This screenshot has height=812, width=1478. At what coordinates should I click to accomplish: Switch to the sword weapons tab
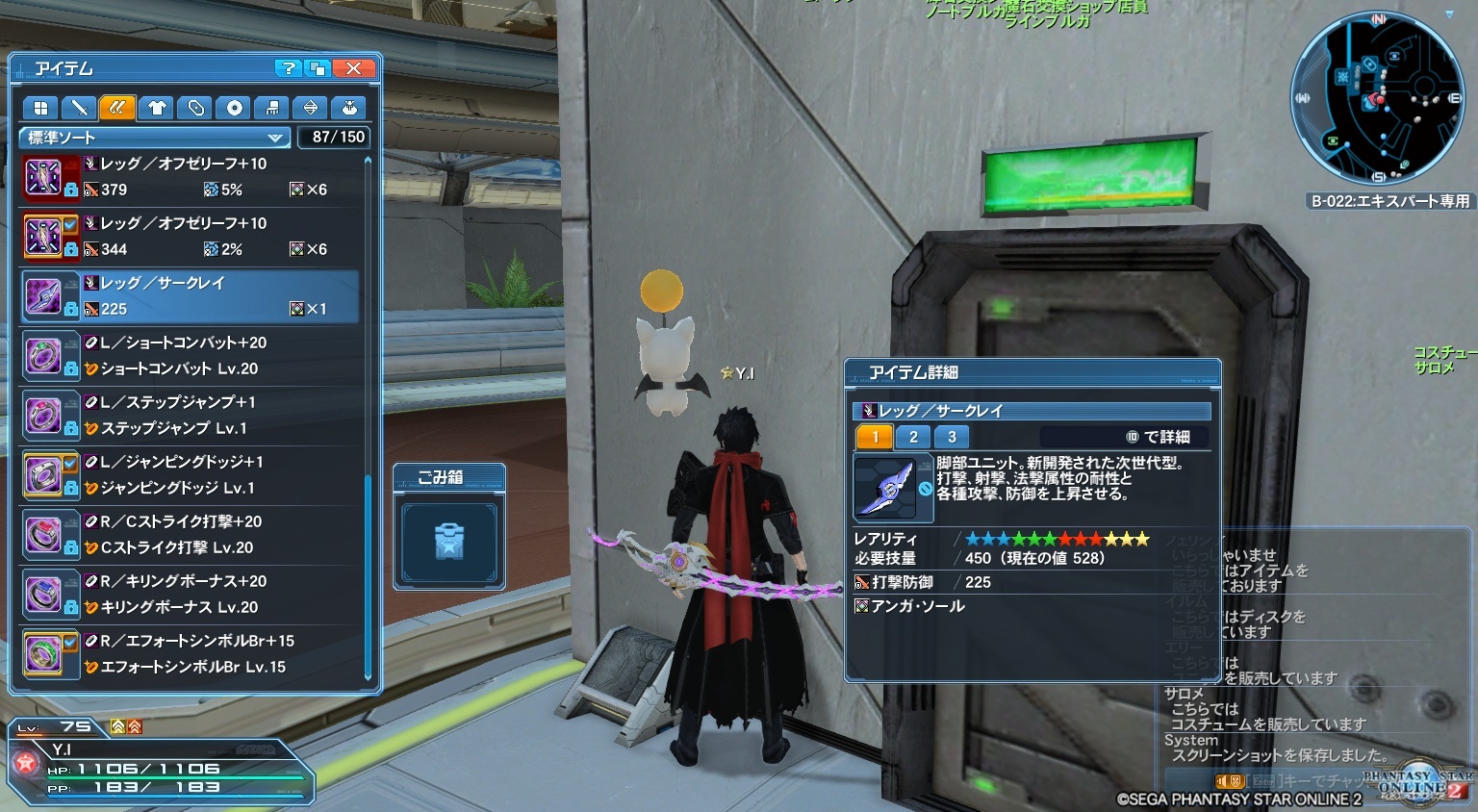[79, 108]
